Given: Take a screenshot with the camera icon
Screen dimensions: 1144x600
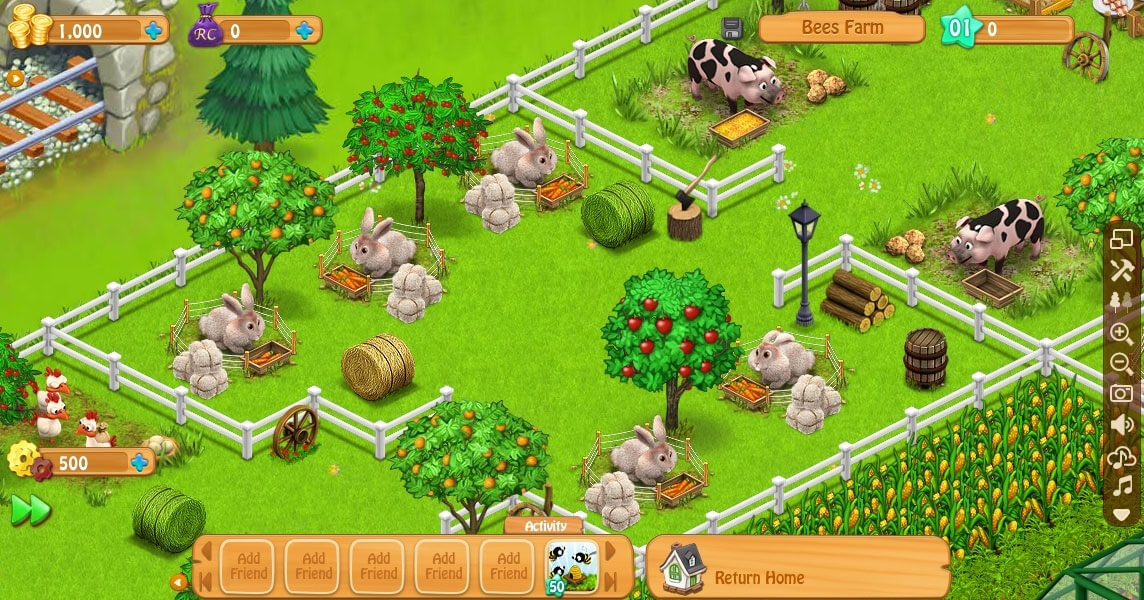Looking at the screenshot, I should [1122, 394].
